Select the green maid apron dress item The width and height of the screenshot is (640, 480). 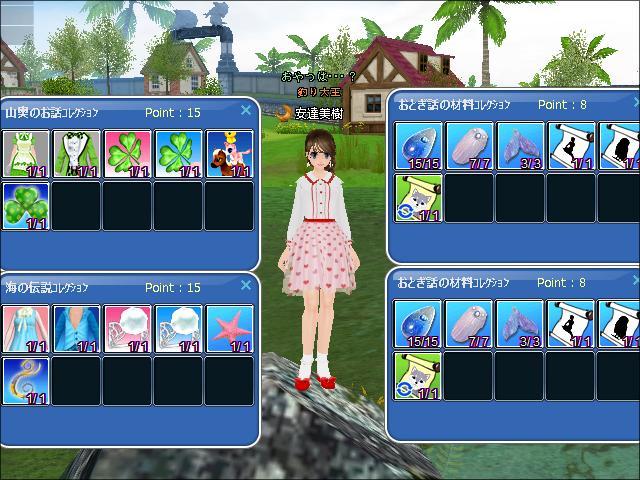[25, 154]
